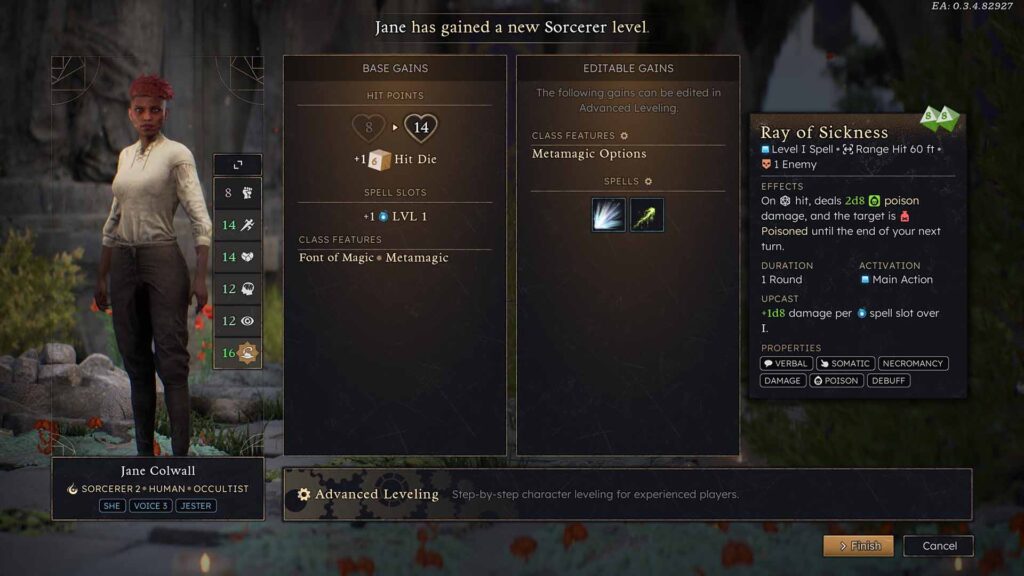Select the Intelligence head stat

(238, 289)
